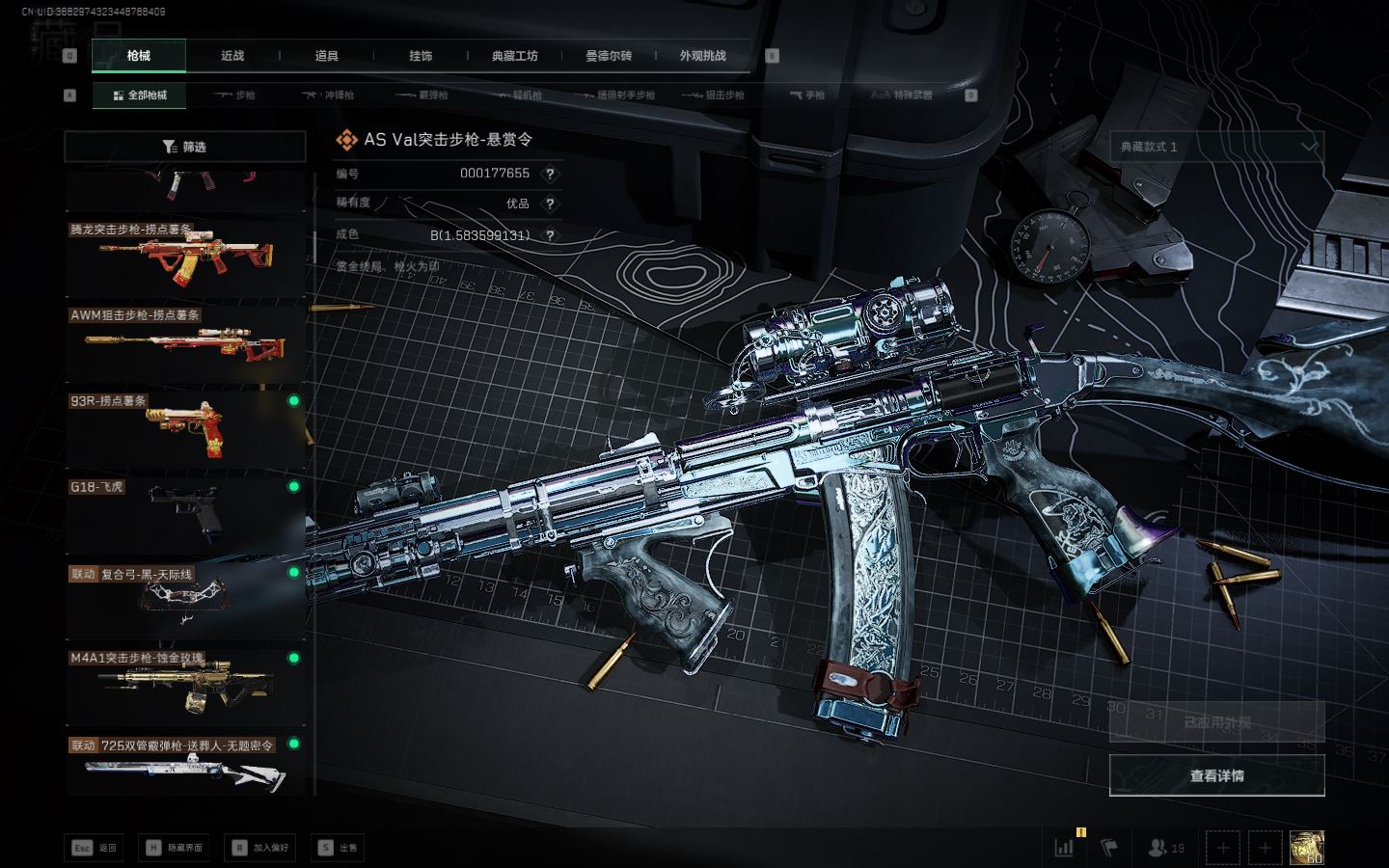Switch to the 近战 melee tab
This screenshot has width=1389, height=868.
(232, 56)
